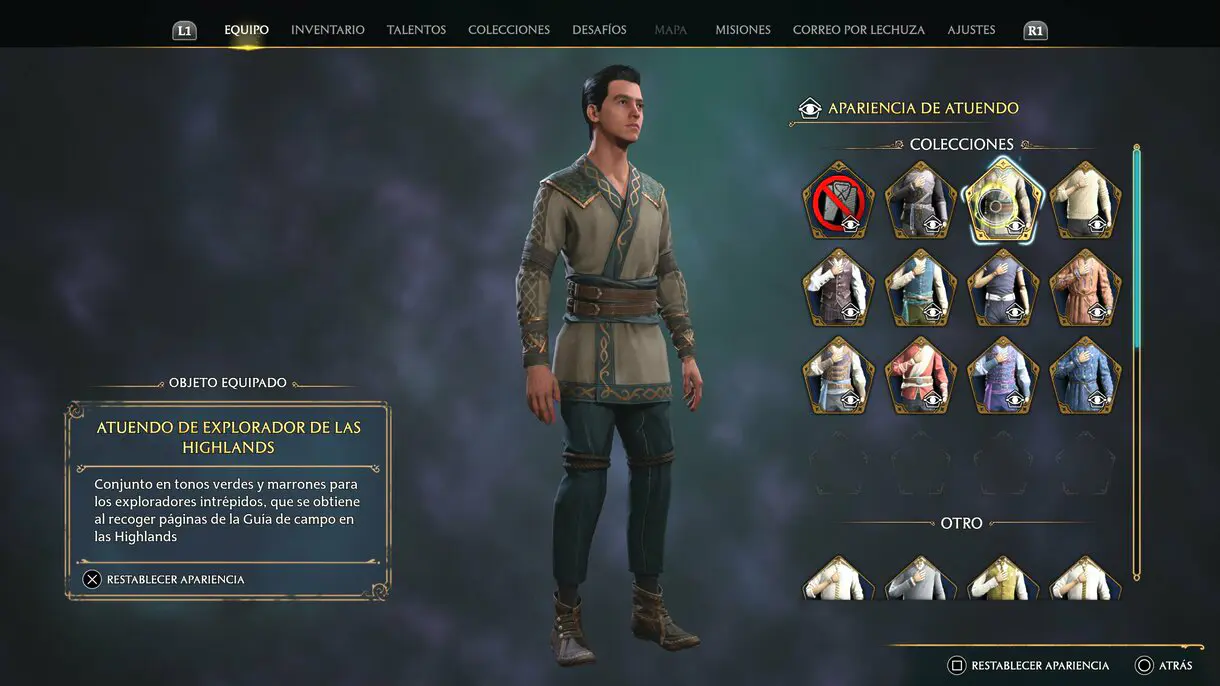
Task: Choose the purple sash outfit
Action: tap(1003, 375)
